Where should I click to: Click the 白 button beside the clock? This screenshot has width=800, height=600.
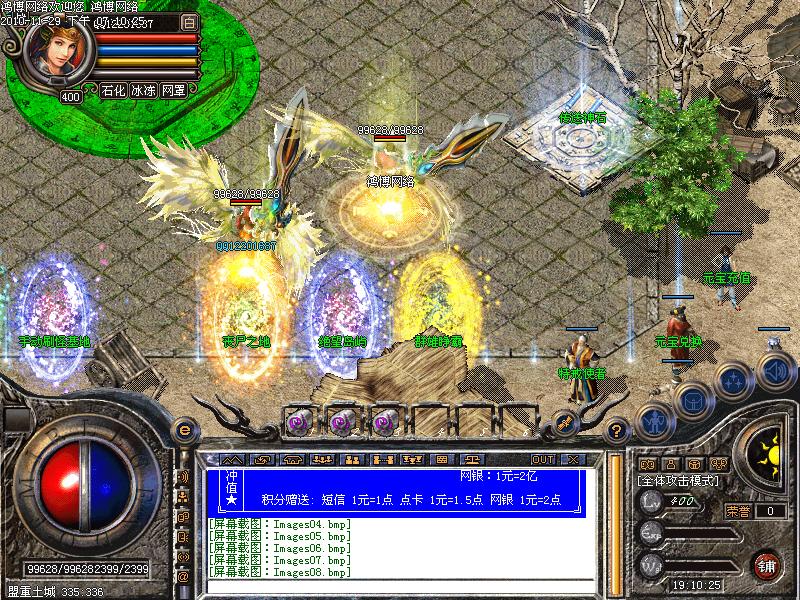coord(190,21)
